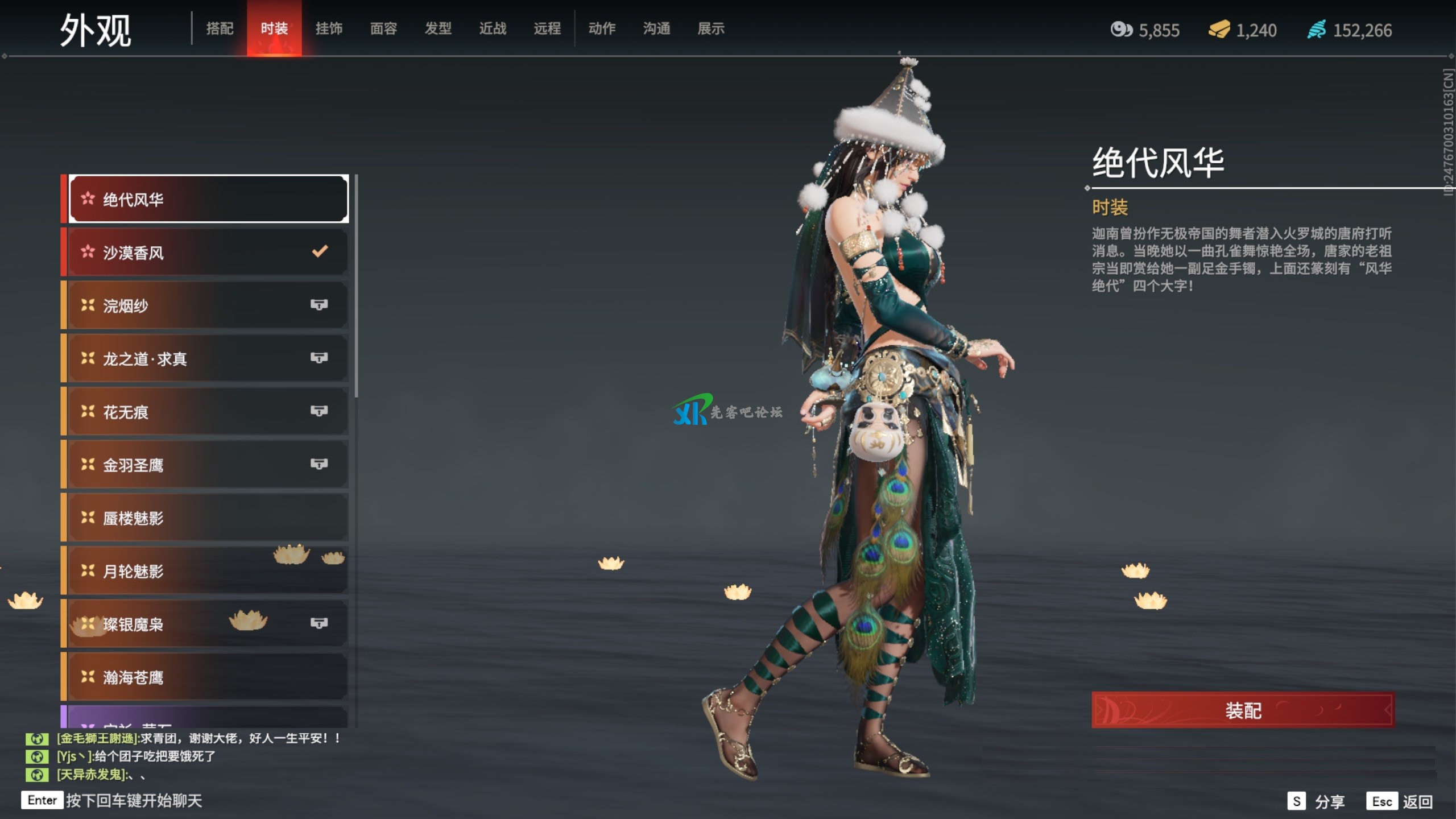Select the 面容 face tab
Image resolution: width=1456 pixels, height=819 pixels.
(383, 28)
